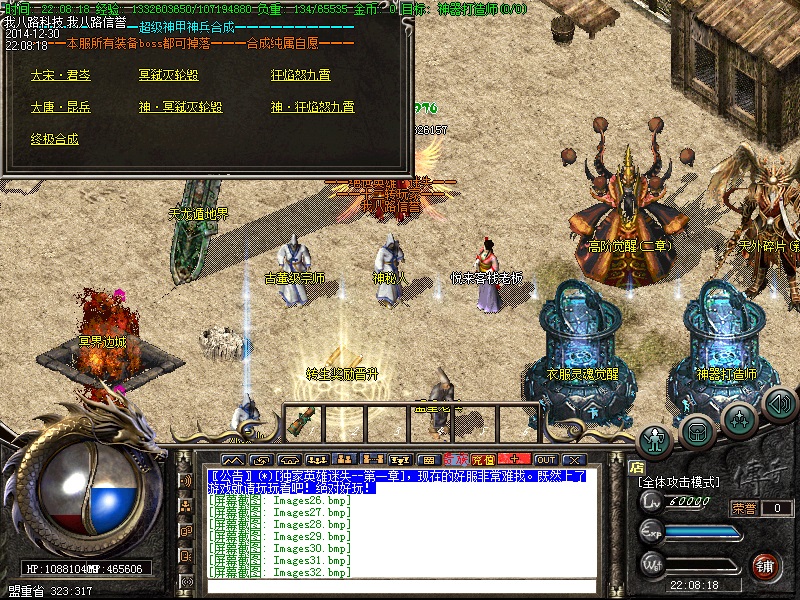Choose the 神·狂焰怒九霄 upgrade link
The image size is (800, 600).
coord(312,107)
